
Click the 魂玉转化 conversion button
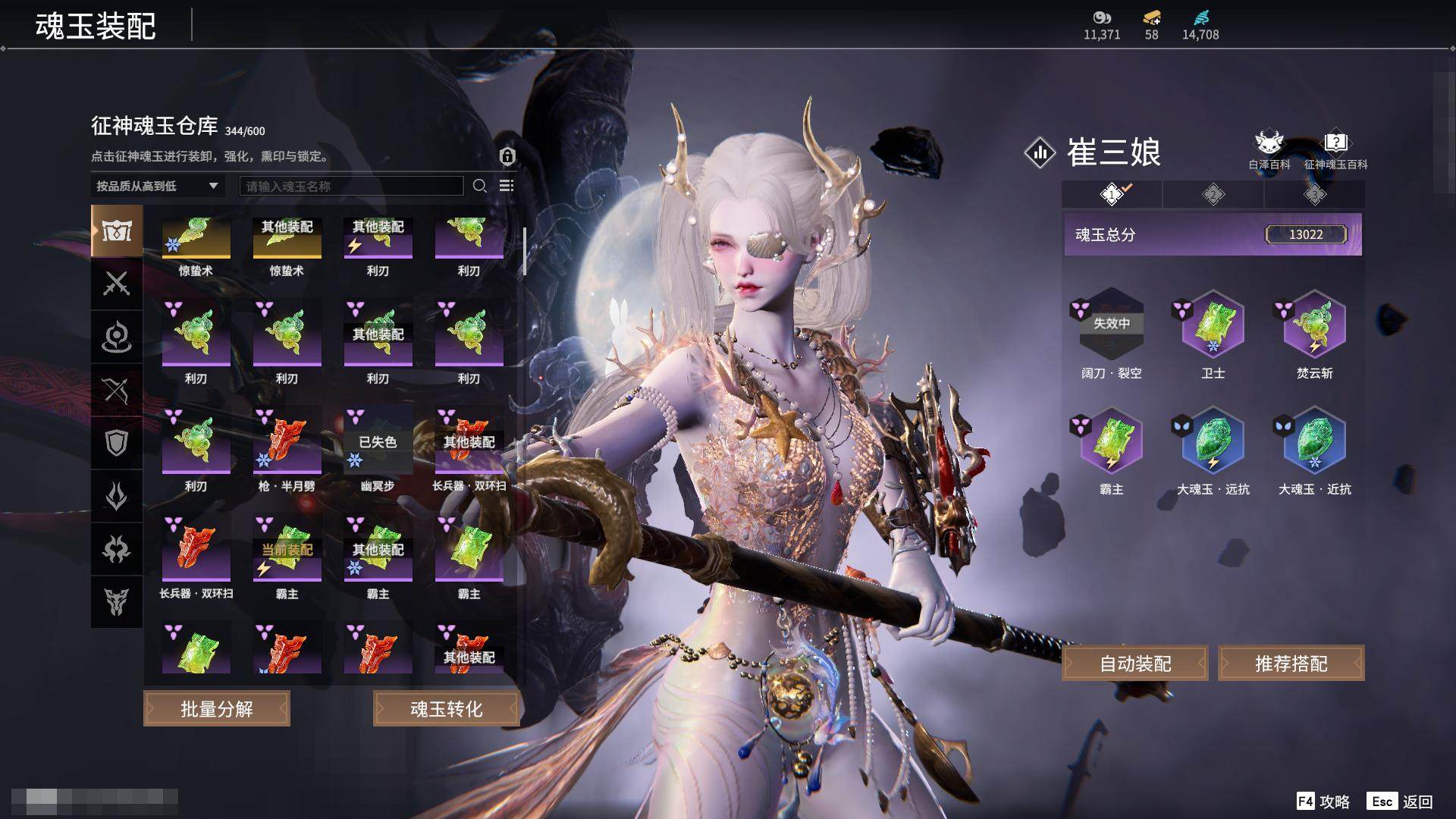pos(446,709)
